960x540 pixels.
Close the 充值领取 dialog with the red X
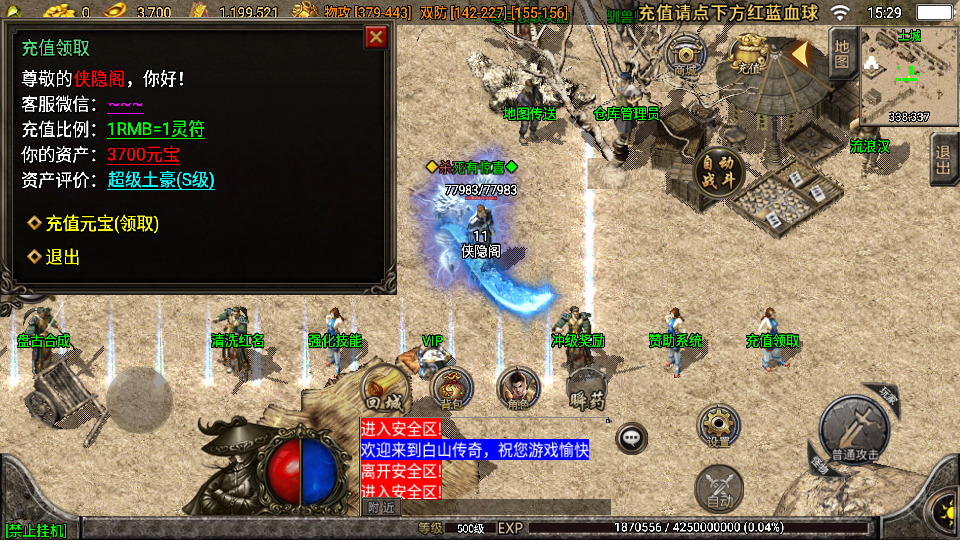(376, 38)
